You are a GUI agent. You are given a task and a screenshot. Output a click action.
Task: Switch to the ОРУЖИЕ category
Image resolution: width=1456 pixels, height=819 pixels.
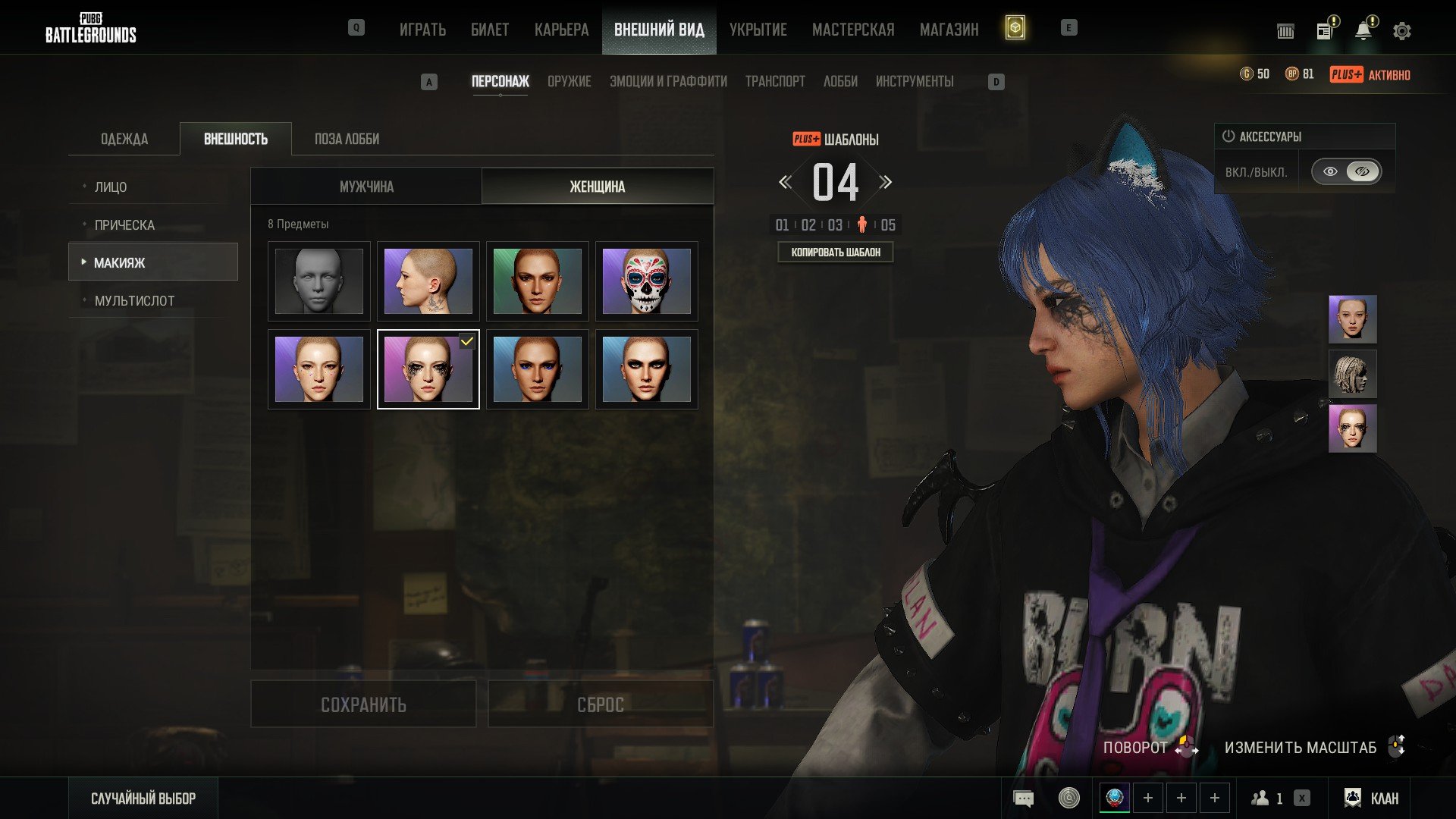[569, 81]
